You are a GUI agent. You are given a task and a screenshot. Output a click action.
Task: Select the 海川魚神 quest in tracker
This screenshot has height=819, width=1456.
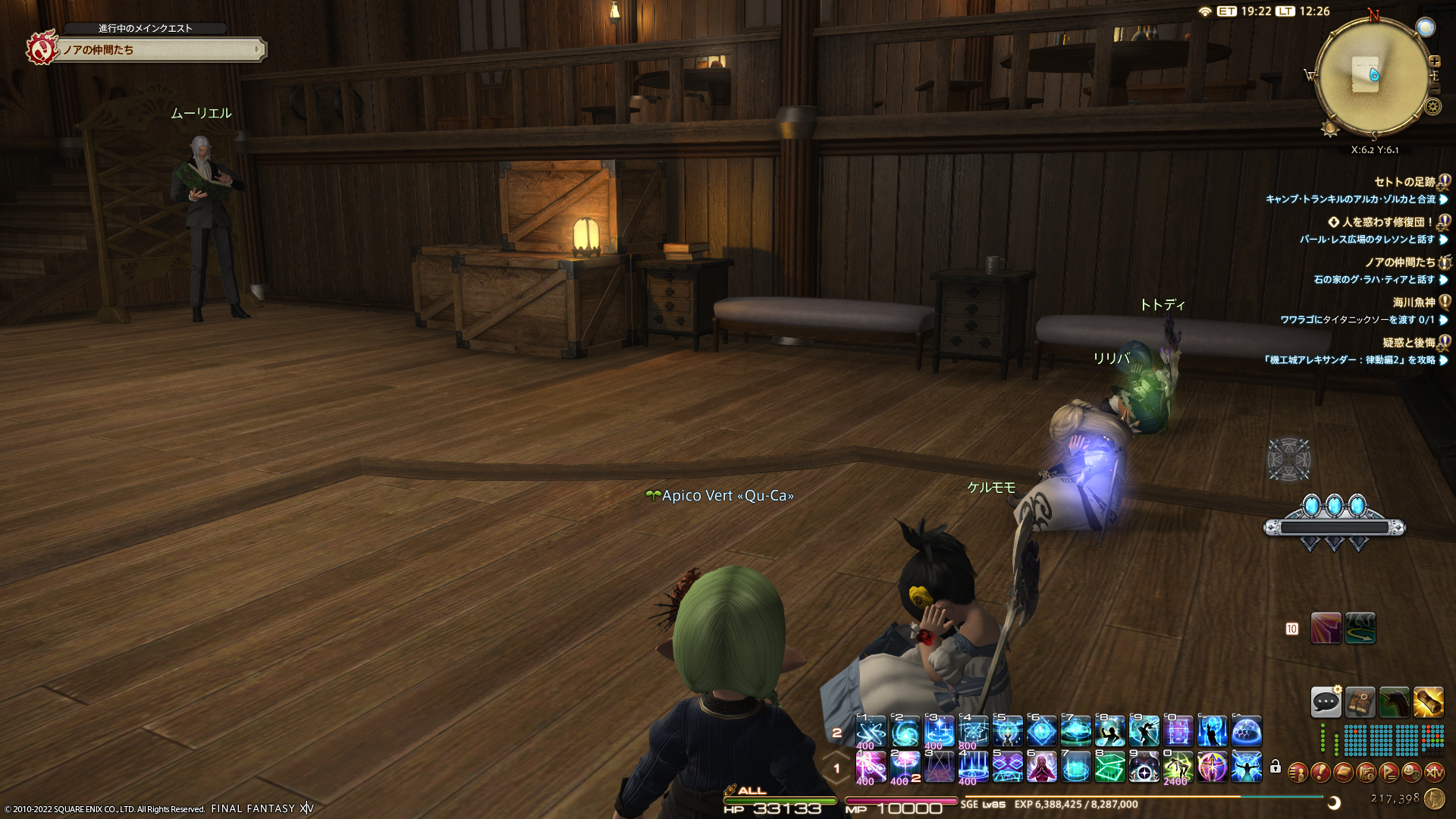coord(1414,303)
